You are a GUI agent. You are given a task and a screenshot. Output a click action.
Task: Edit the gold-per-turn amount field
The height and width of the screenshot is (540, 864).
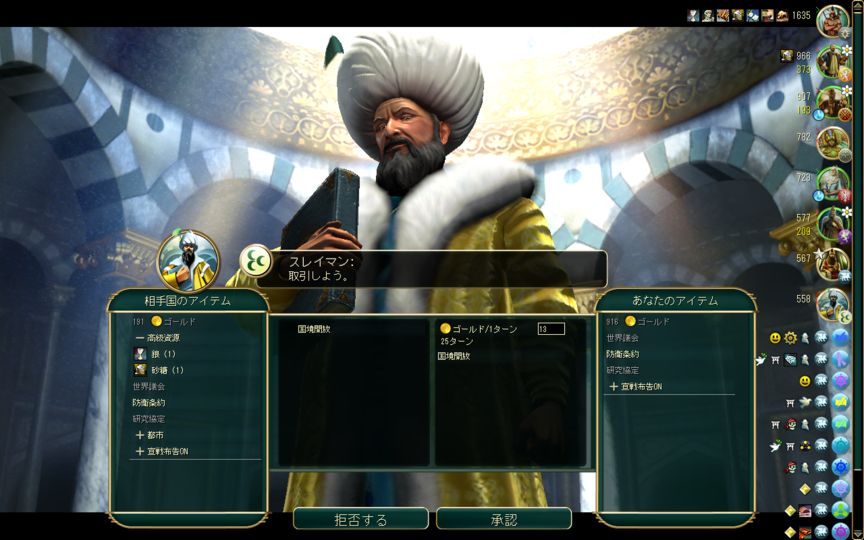coord(551,328)
